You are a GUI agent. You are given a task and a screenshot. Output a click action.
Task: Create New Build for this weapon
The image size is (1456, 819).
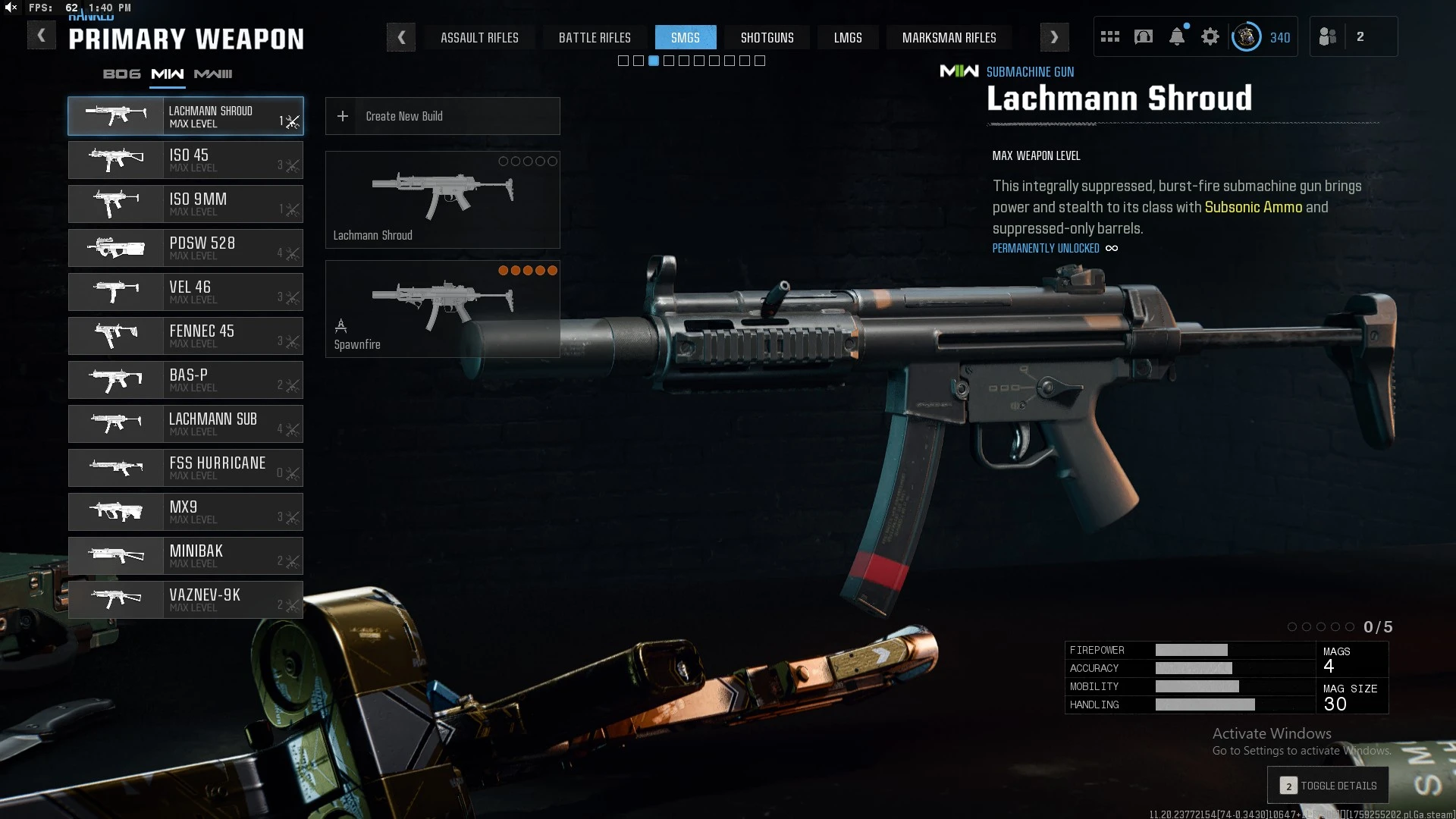click(x=442, y=116)
